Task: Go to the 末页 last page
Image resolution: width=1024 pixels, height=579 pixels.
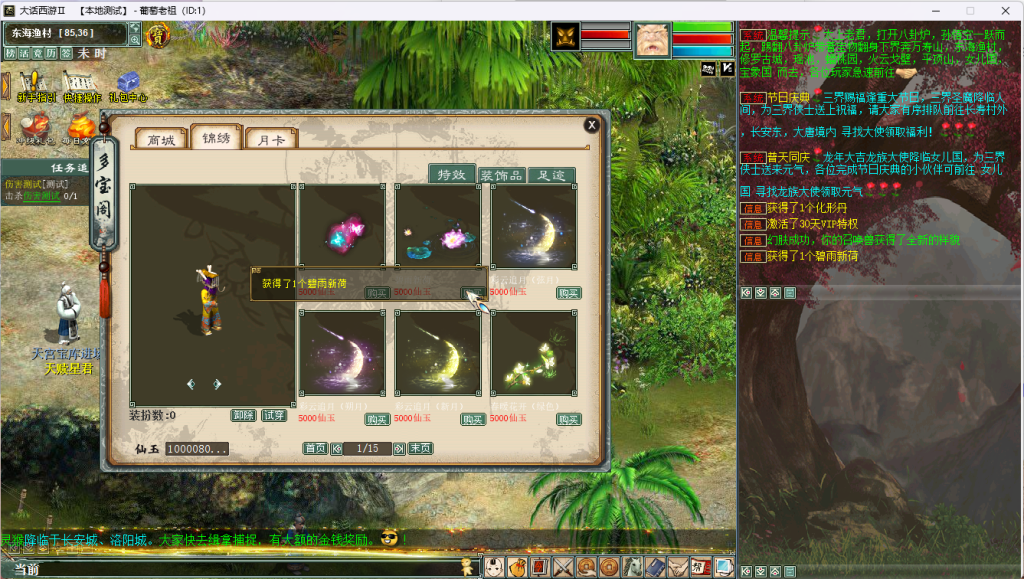Action: [420, 449]
